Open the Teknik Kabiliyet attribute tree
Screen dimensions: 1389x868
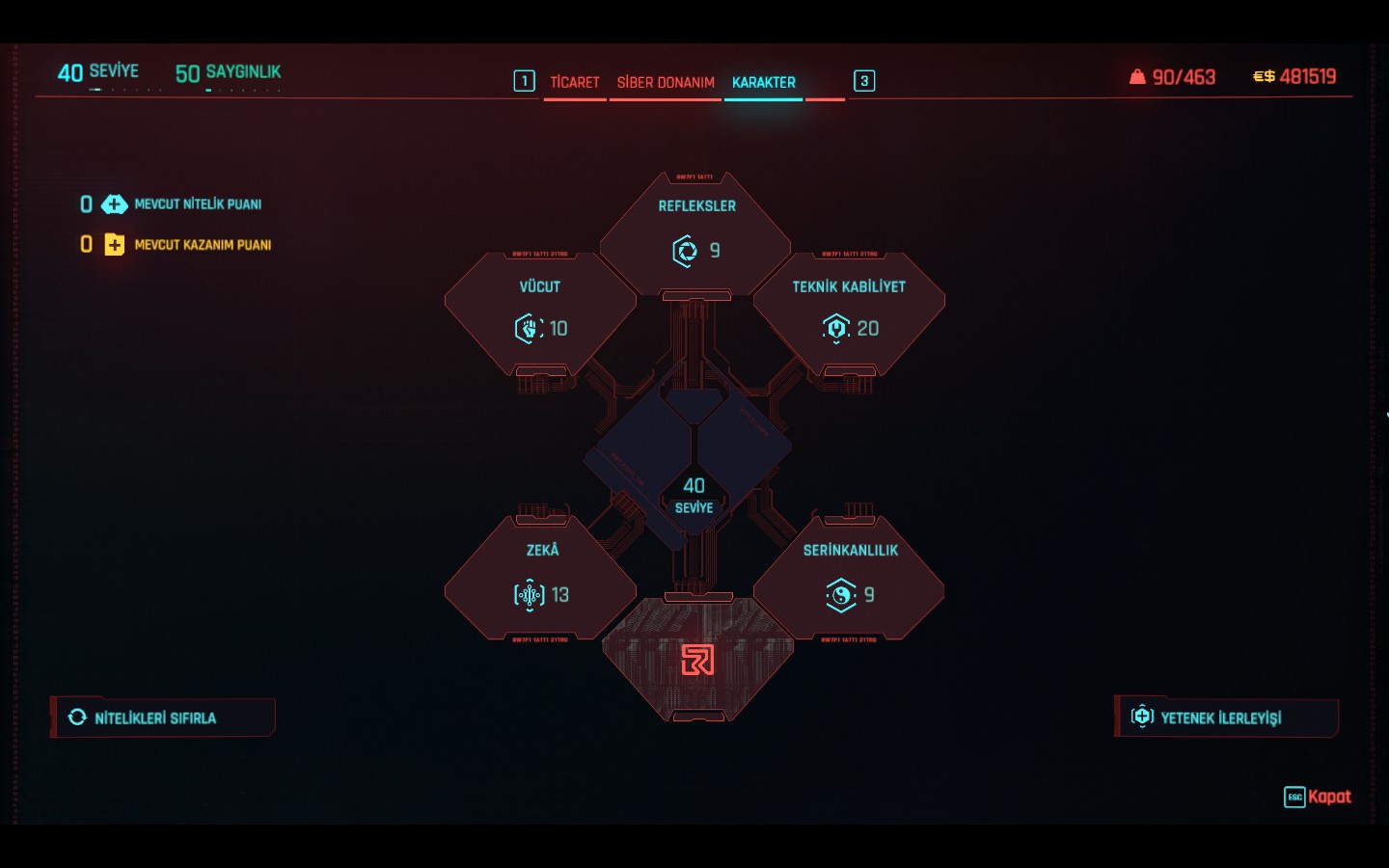click(x=849, y=312)
